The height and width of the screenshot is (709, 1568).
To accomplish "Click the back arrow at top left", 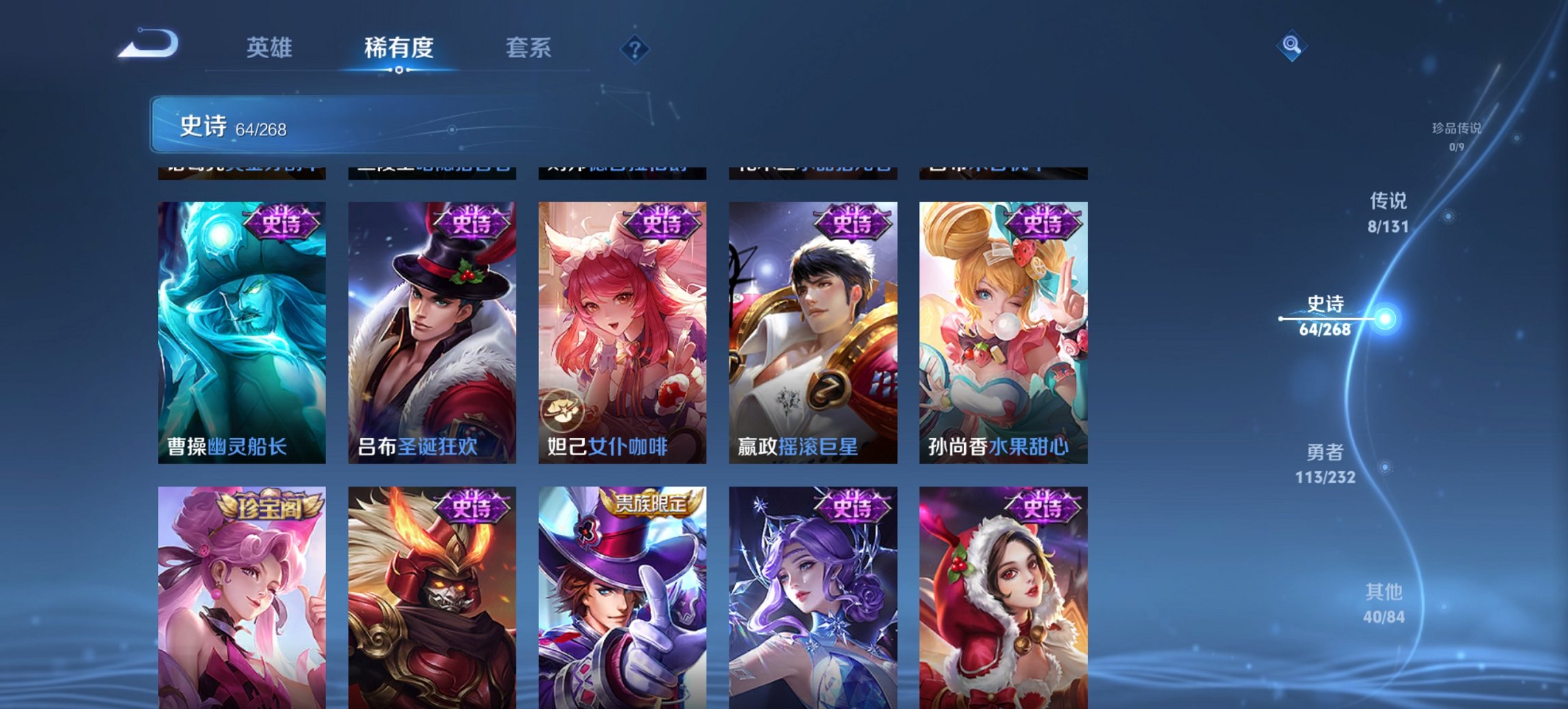I will click(x=149, y=44).
